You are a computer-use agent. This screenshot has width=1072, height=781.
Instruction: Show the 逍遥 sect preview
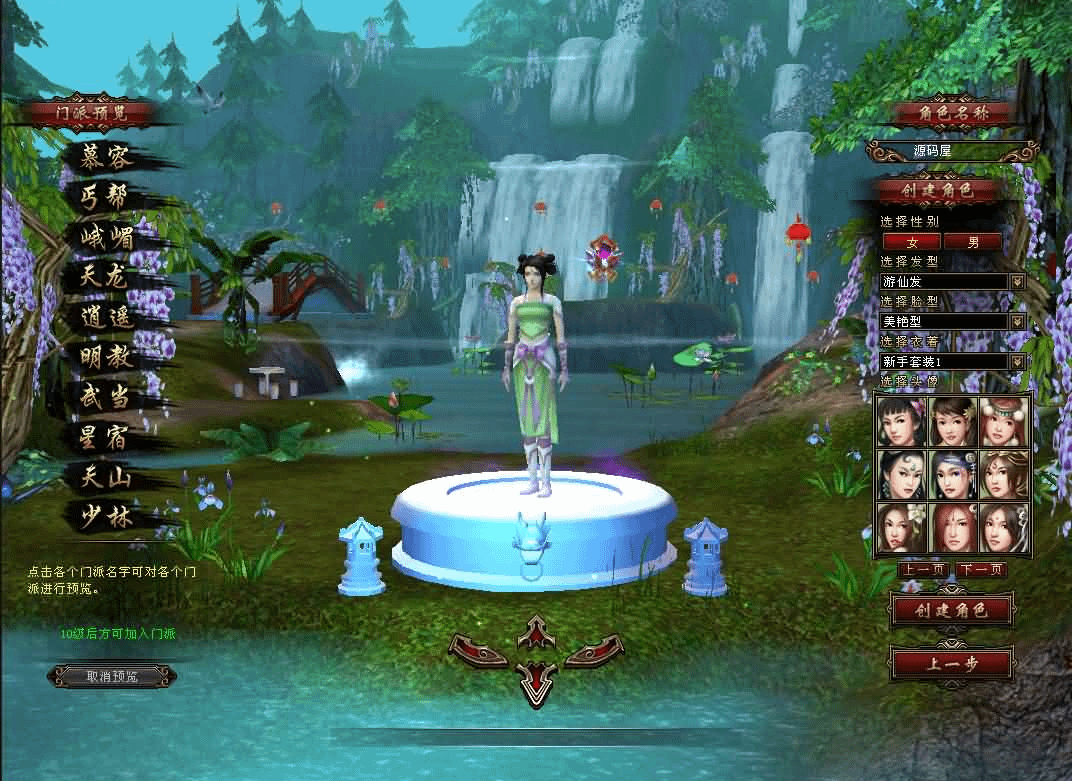tap(105, 318)
